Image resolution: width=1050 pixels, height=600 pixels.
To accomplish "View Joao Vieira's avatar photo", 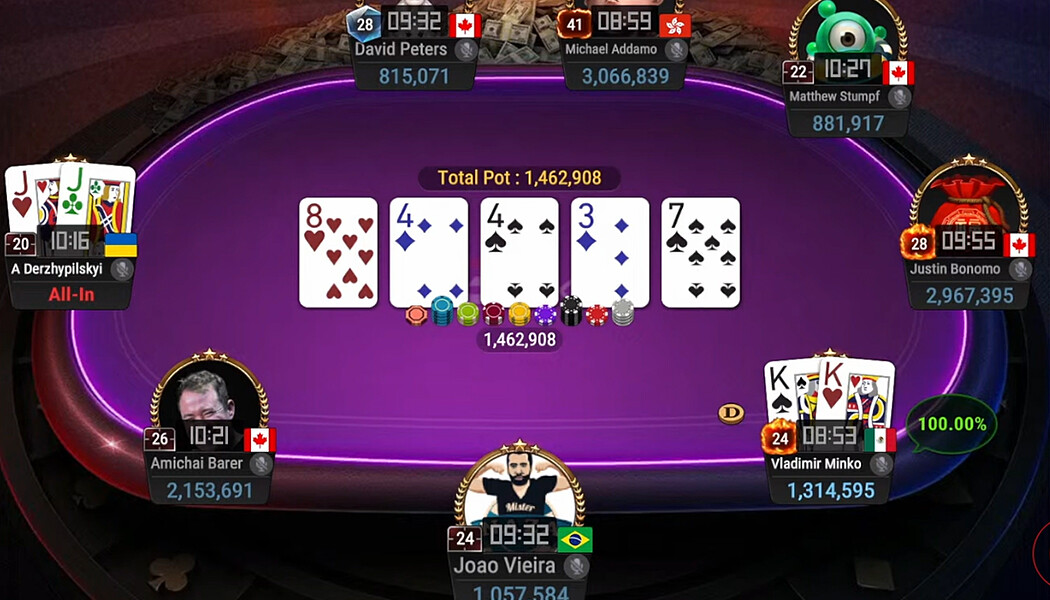I will coord(518,490).
